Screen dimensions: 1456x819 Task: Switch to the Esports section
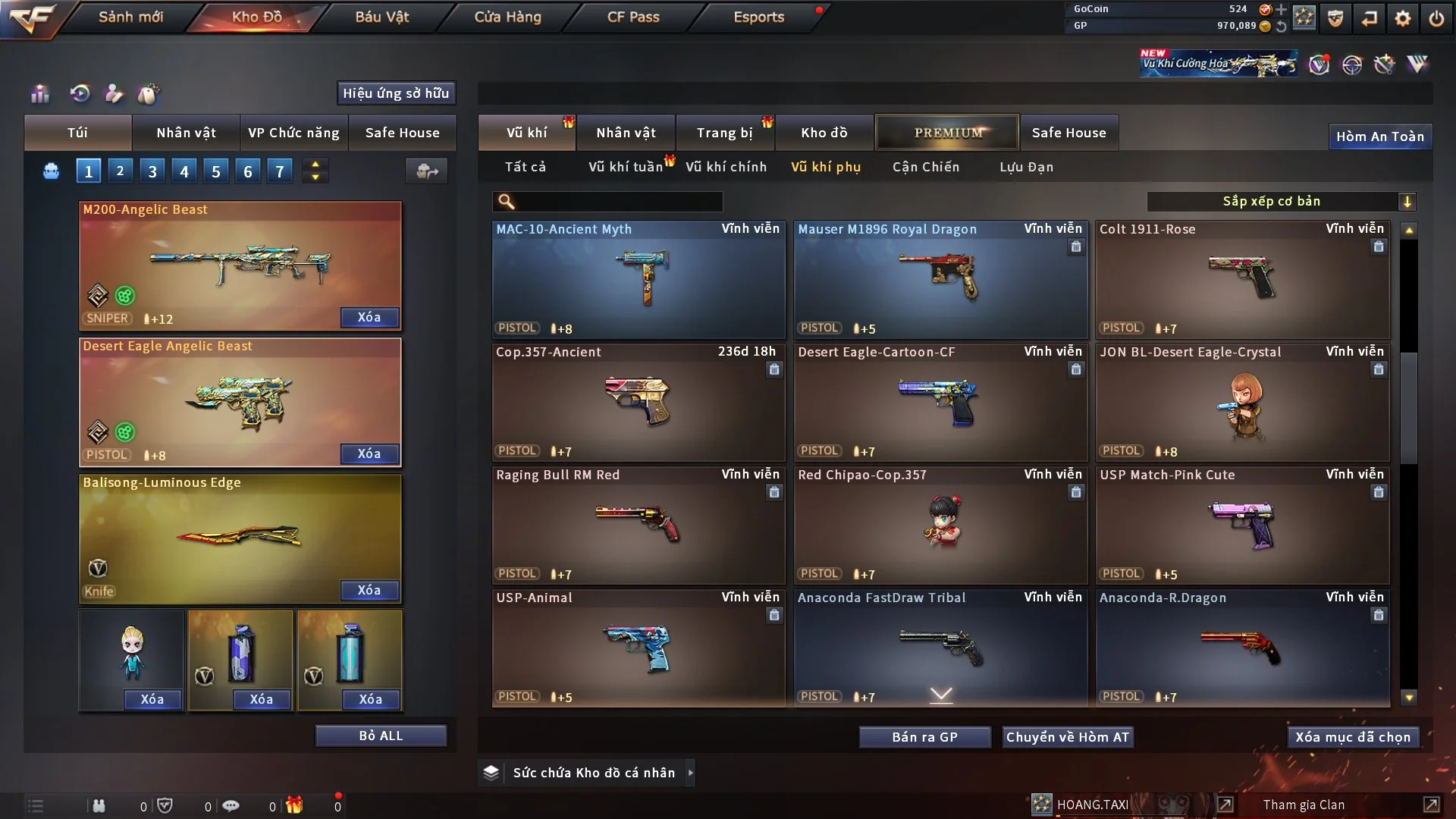click(x=758, y=17)
